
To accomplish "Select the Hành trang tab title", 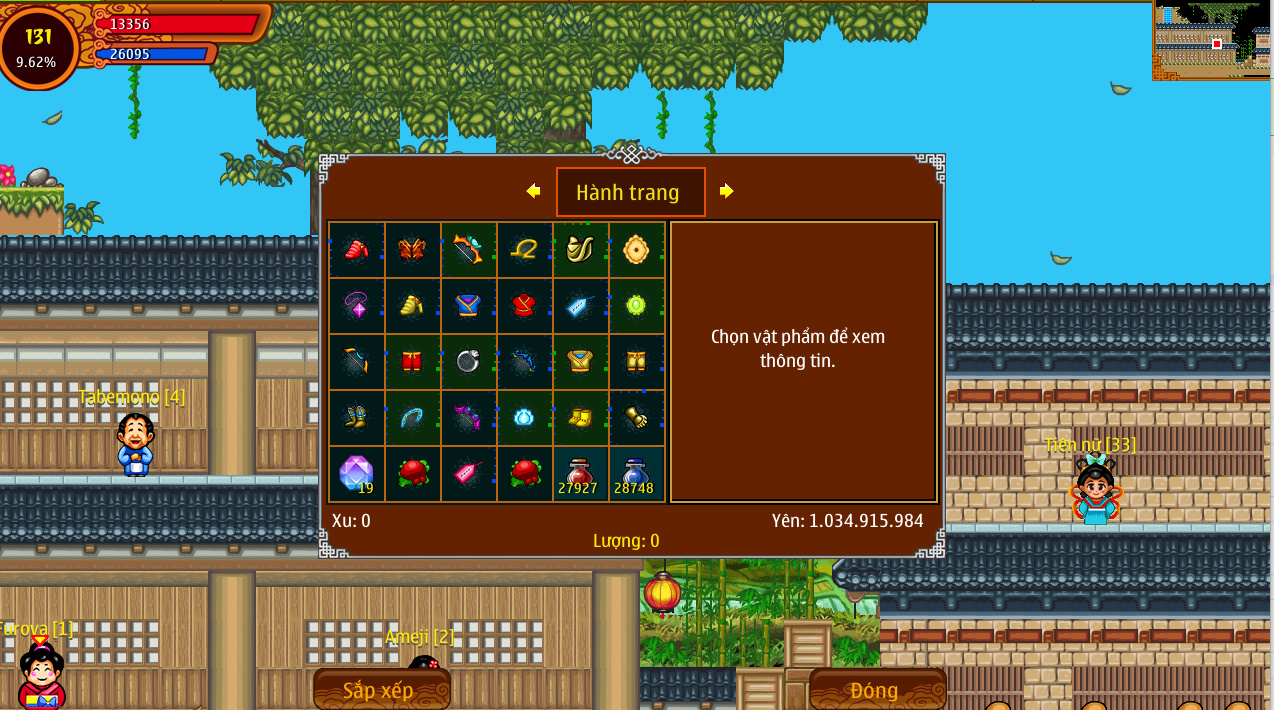I will click(x=630, y=192).
